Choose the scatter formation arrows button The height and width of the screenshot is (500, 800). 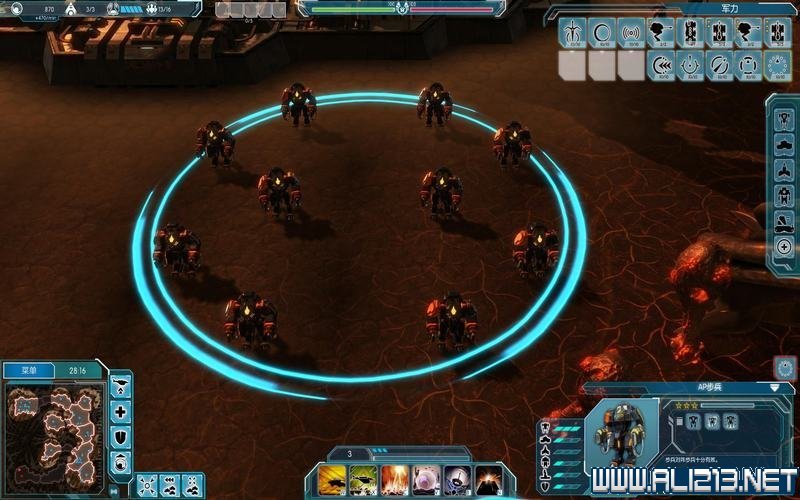click(147, 484)
